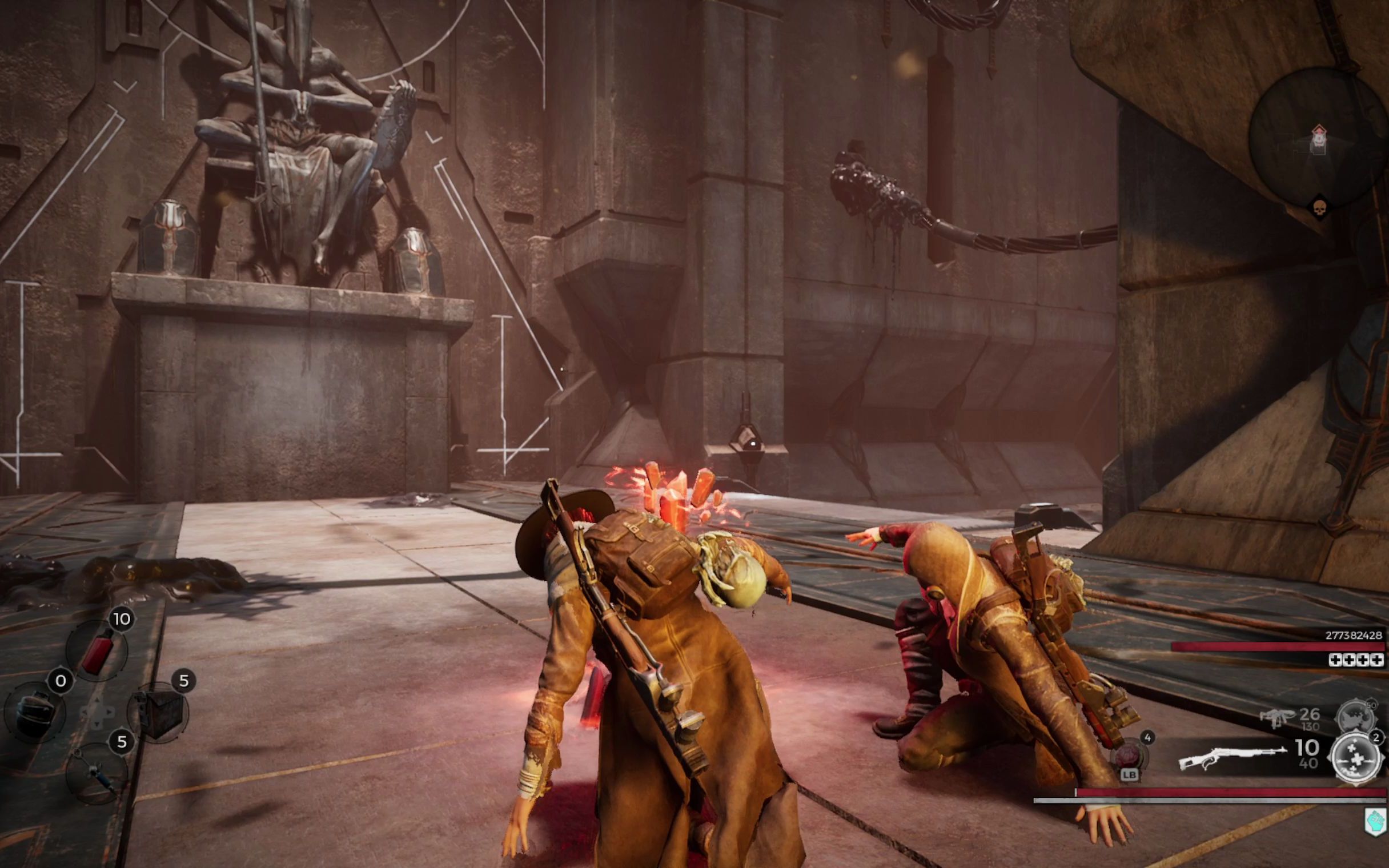This screenshot has height=868, width=1389.
Task: Click the skull marker under the minimap
Action: (1319, 207)
